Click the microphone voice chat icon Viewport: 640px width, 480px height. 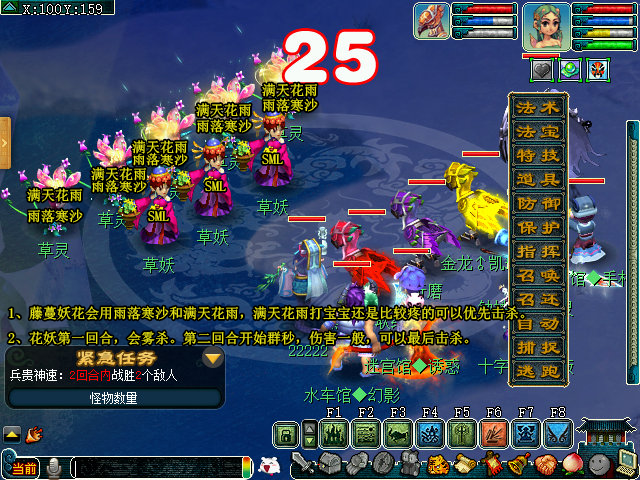53,467
